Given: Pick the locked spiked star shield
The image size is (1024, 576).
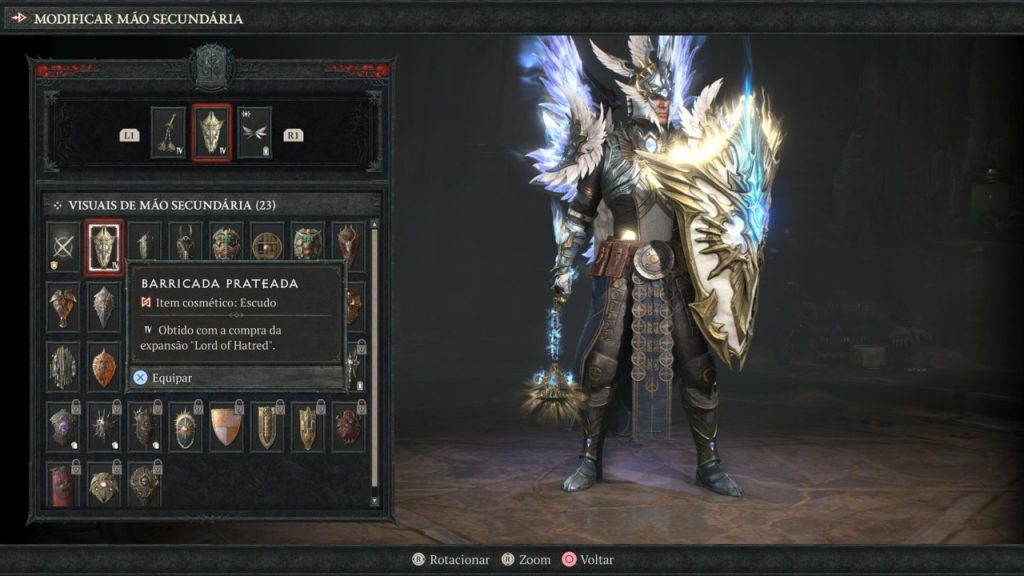Looking at the screenshot, I should [104, 425].
